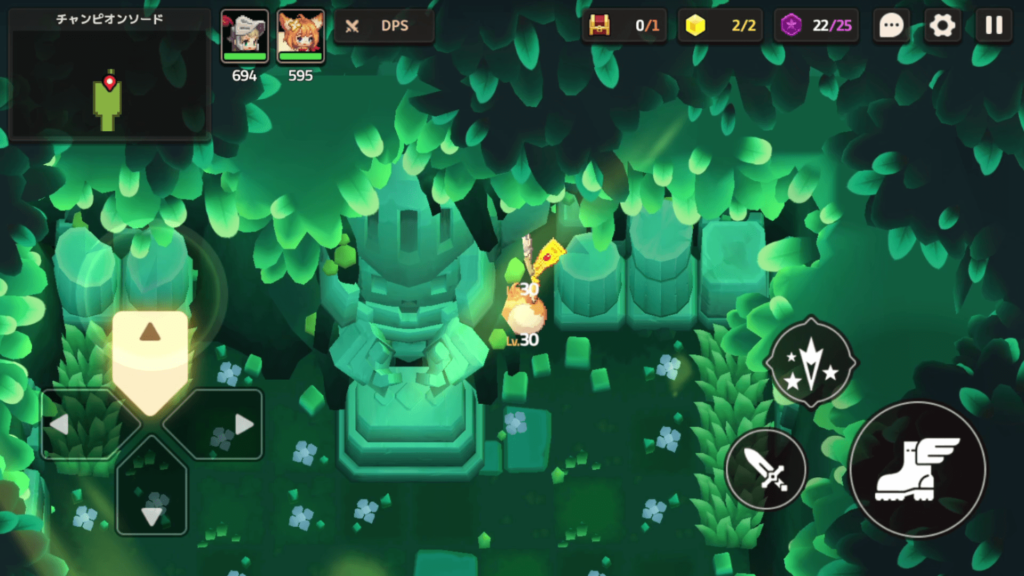This screenshot has width=1024, height=576.
Task: Select the orange-haired fox girl portrait
Action: (x=300, y=37)
